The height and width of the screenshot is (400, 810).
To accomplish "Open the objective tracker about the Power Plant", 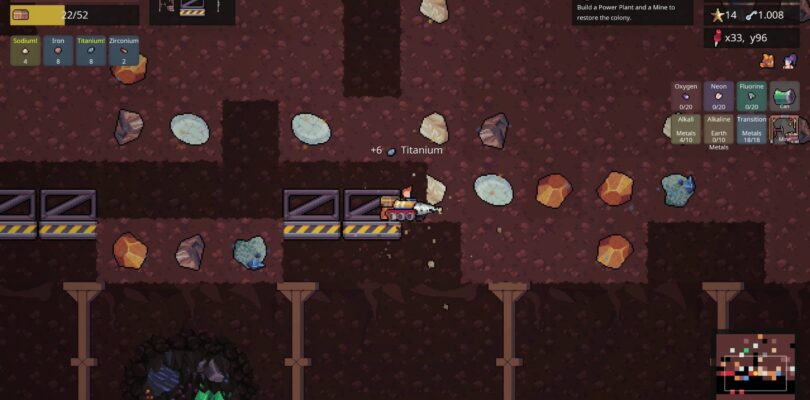I will pyautogui.click(x=633, y=12).
